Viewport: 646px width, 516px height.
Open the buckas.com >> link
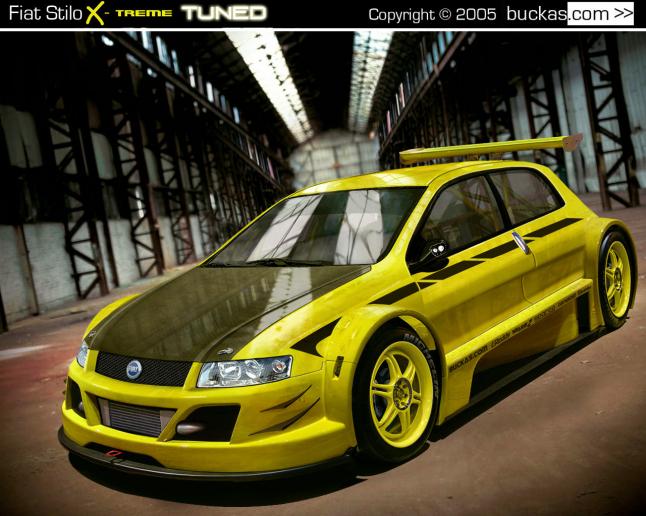point(571,14)
